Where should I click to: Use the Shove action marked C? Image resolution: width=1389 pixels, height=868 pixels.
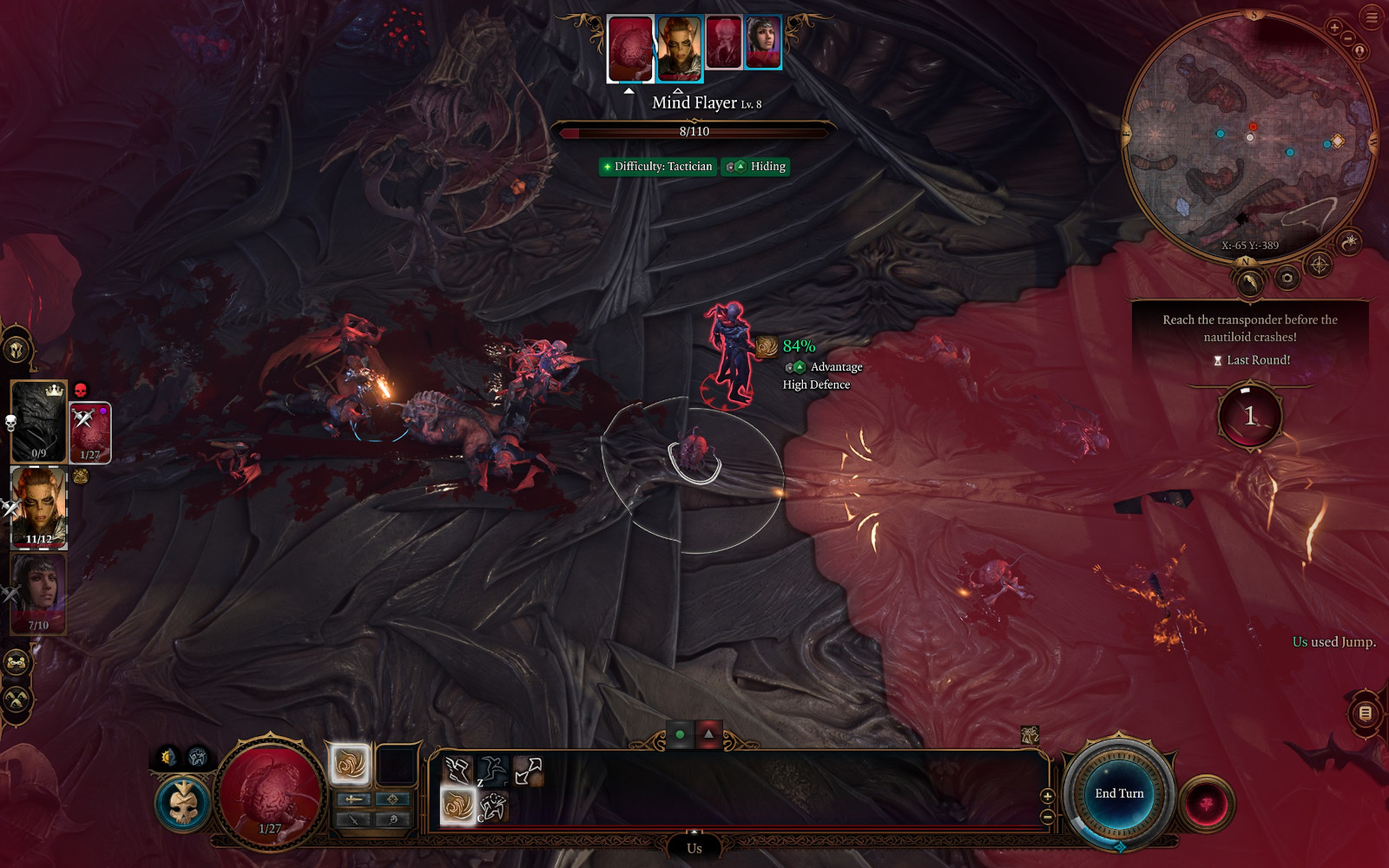click(x=493, y=806)
